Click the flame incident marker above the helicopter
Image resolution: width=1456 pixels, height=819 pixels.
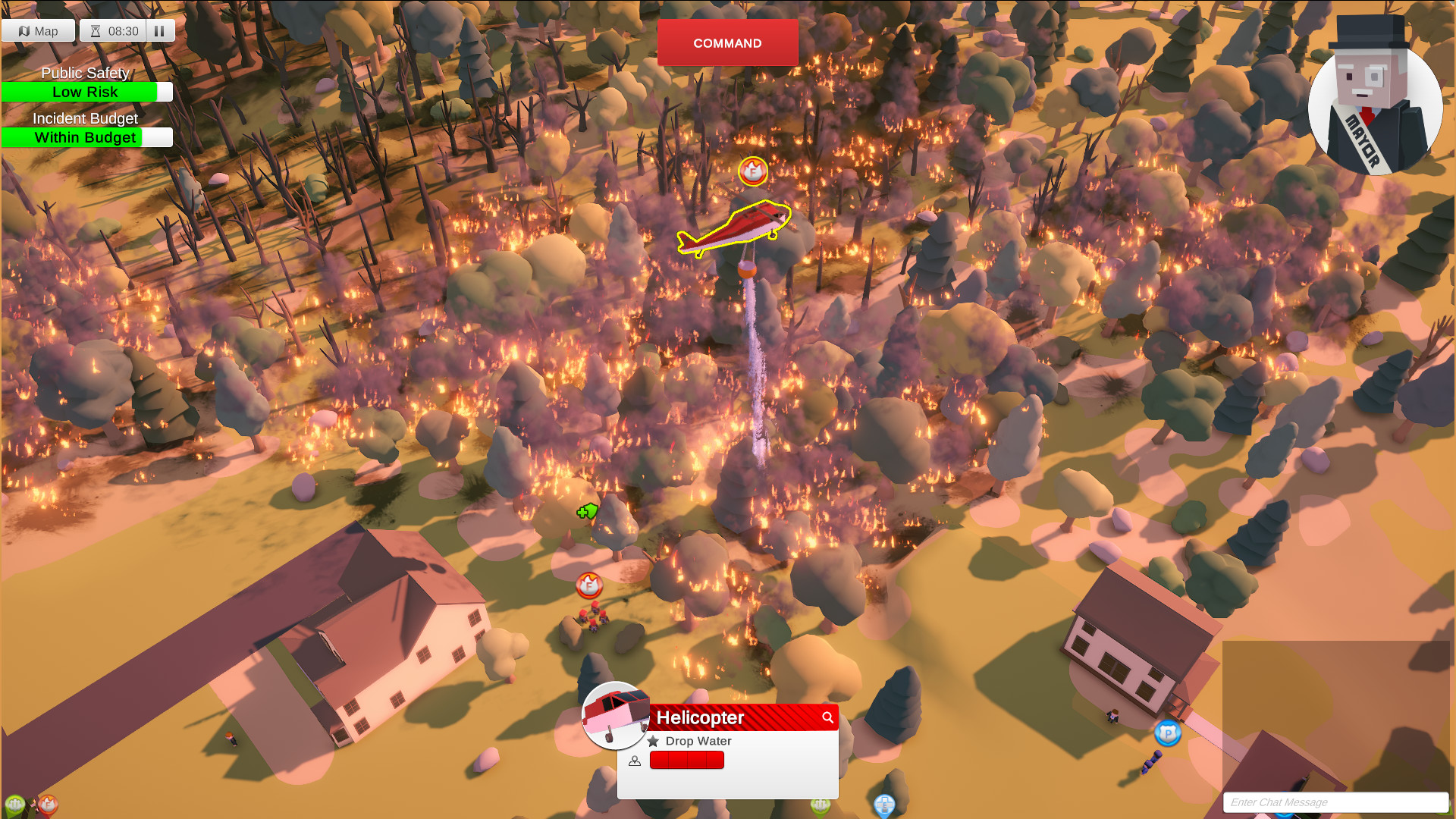pyautogui.click(x=752, y=172)
